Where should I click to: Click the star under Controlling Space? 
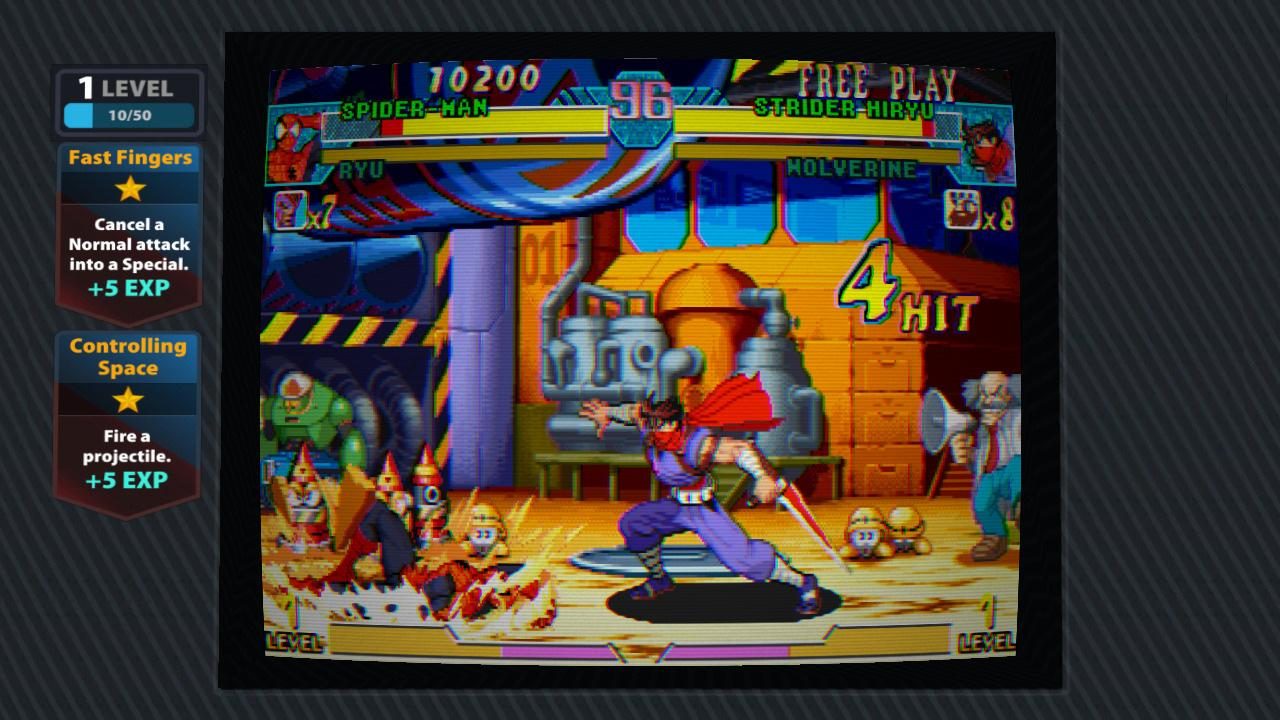128,399
